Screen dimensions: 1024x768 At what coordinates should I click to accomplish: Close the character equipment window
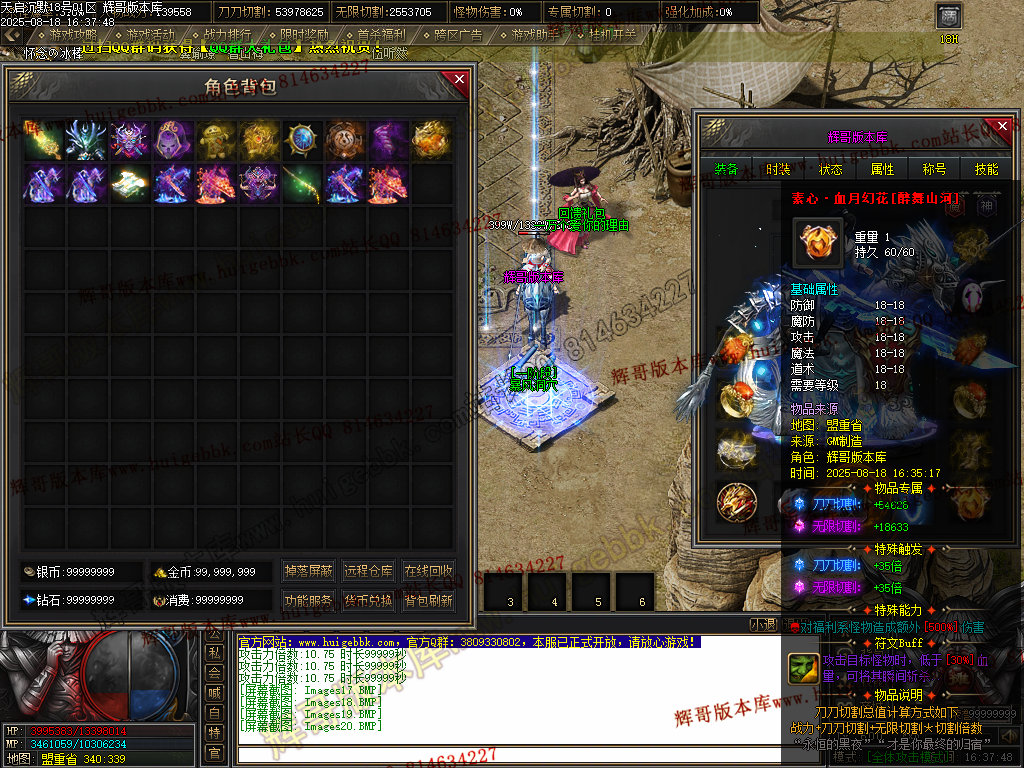(x=1004, y=127)
